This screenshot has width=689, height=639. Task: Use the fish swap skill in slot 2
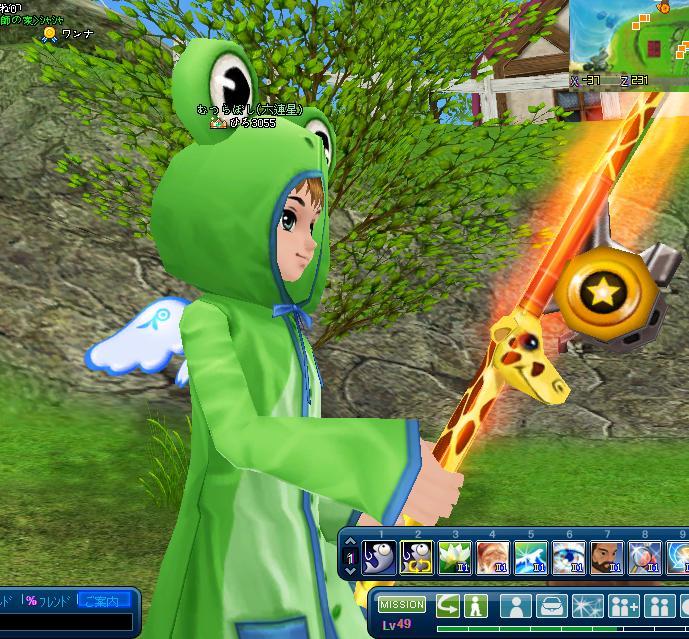click(416, 558)
